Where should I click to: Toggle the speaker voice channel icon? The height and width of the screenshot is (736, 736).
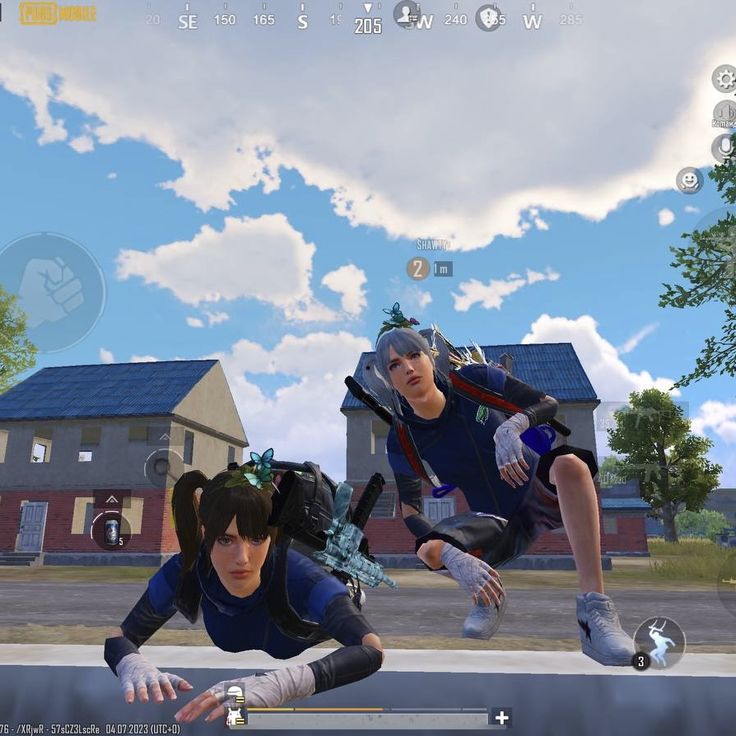click(x=723, y=114)
